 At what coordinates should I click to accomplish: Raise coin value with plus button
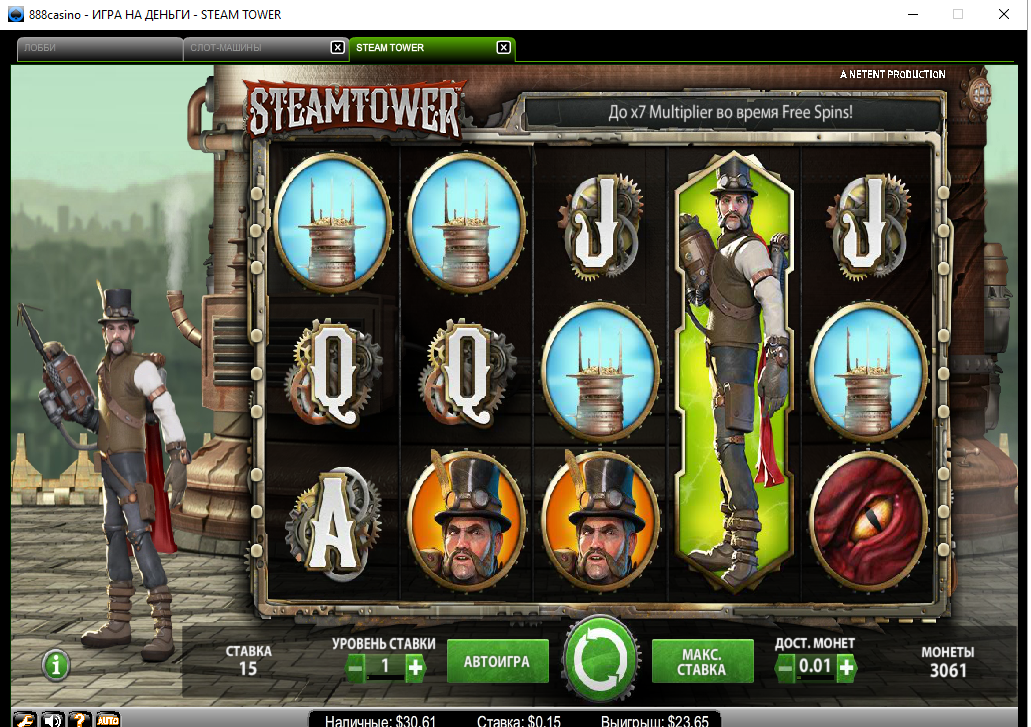[x=846, y=667]
